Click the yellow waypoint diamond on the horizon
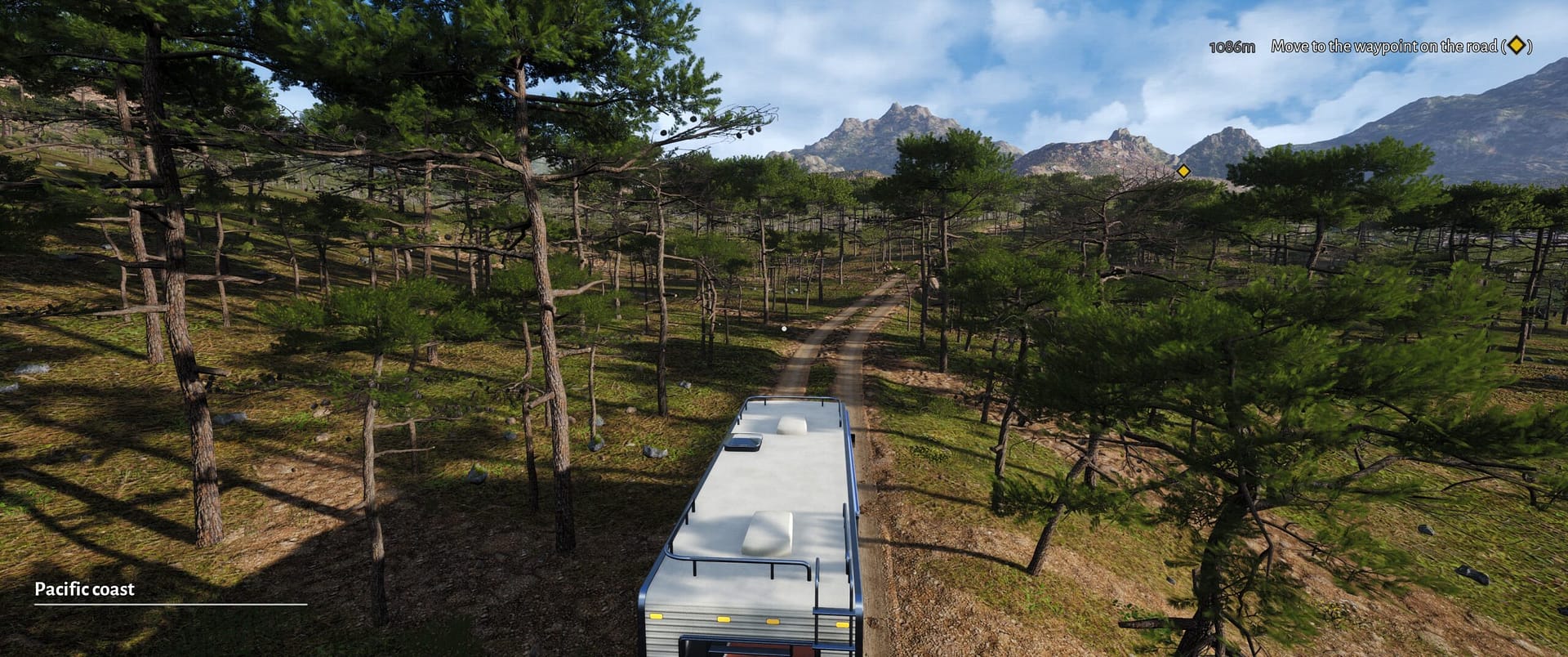The height and width of the screenshot is (657, 1568). point(1184,171)
